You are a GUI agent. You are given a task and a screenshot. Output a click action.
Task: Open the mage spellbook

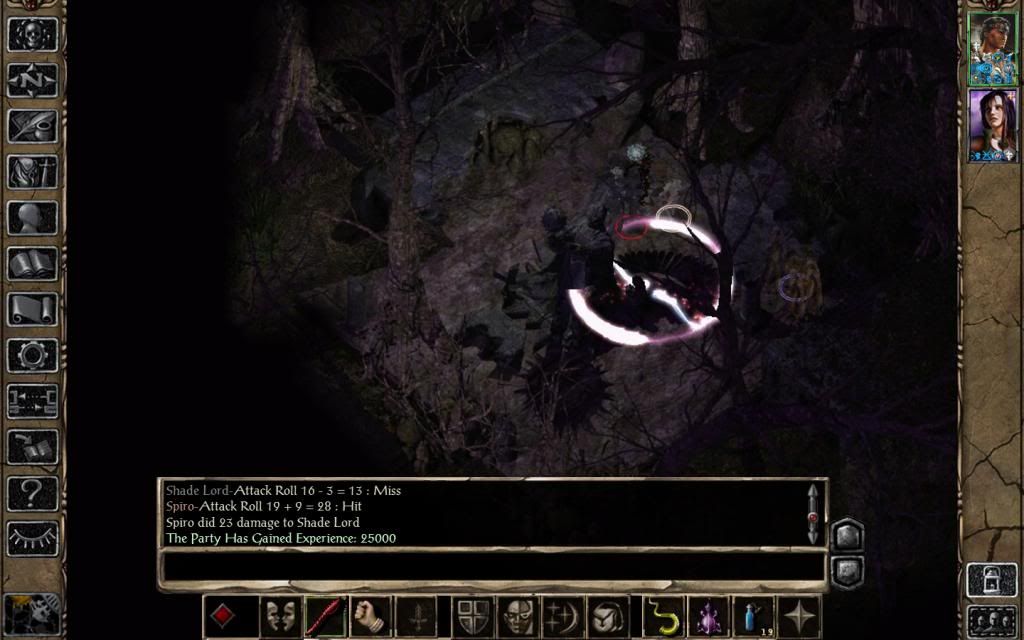coord(32,263)
